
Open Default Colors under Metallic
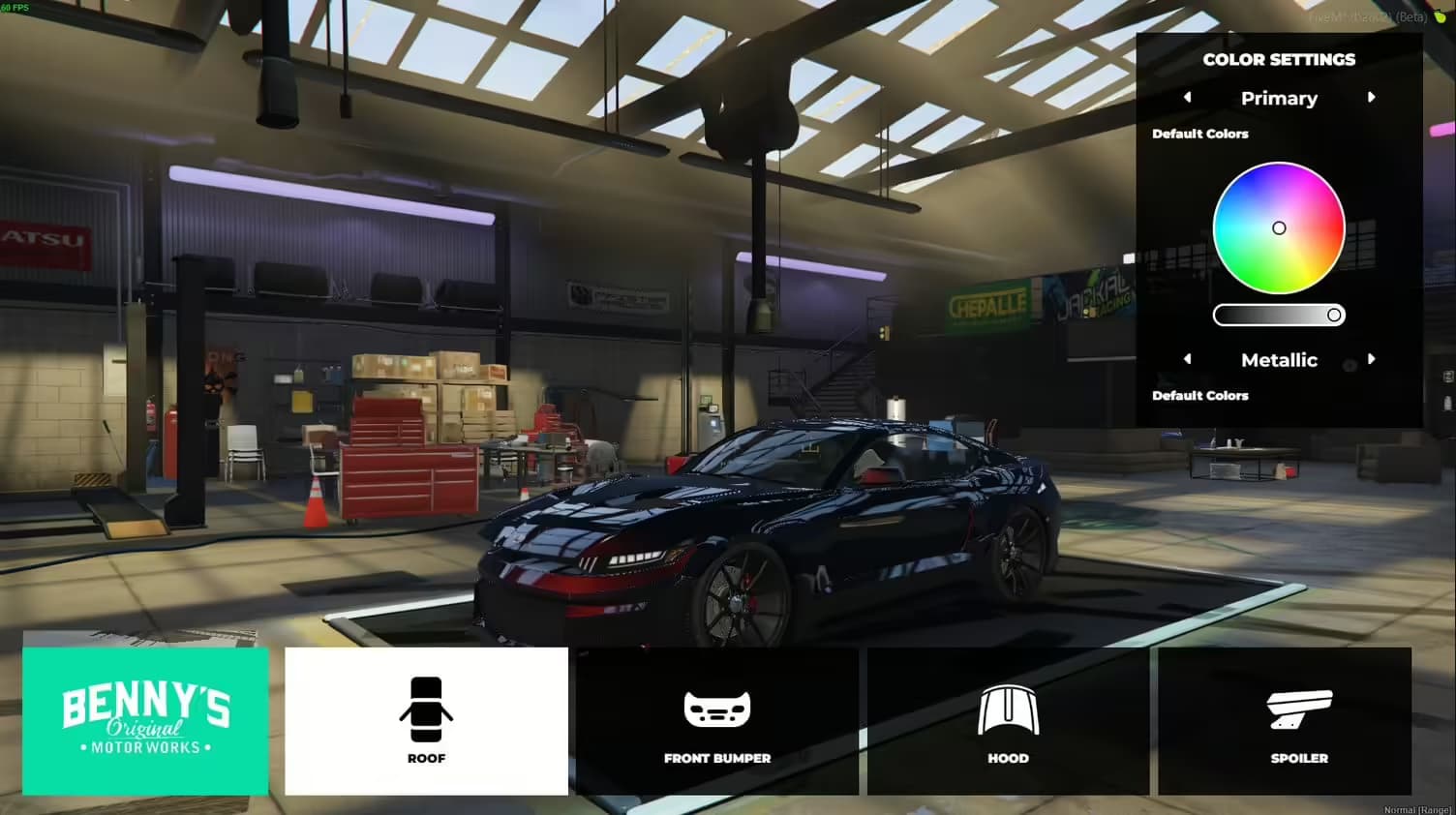click(x=1200, y=396)
